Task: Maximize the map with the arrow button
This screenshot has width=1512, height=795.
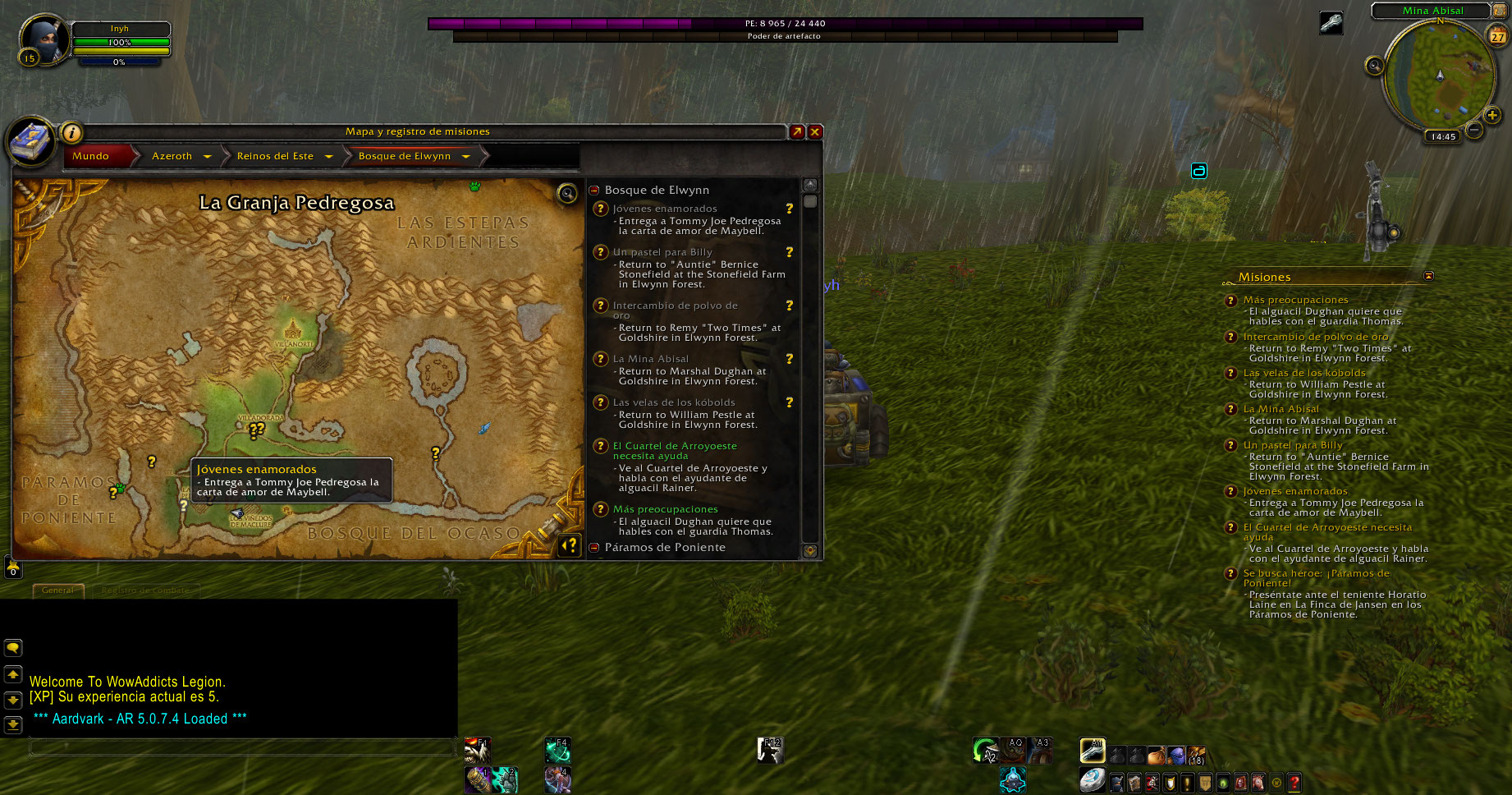Action: coord(797,131)
